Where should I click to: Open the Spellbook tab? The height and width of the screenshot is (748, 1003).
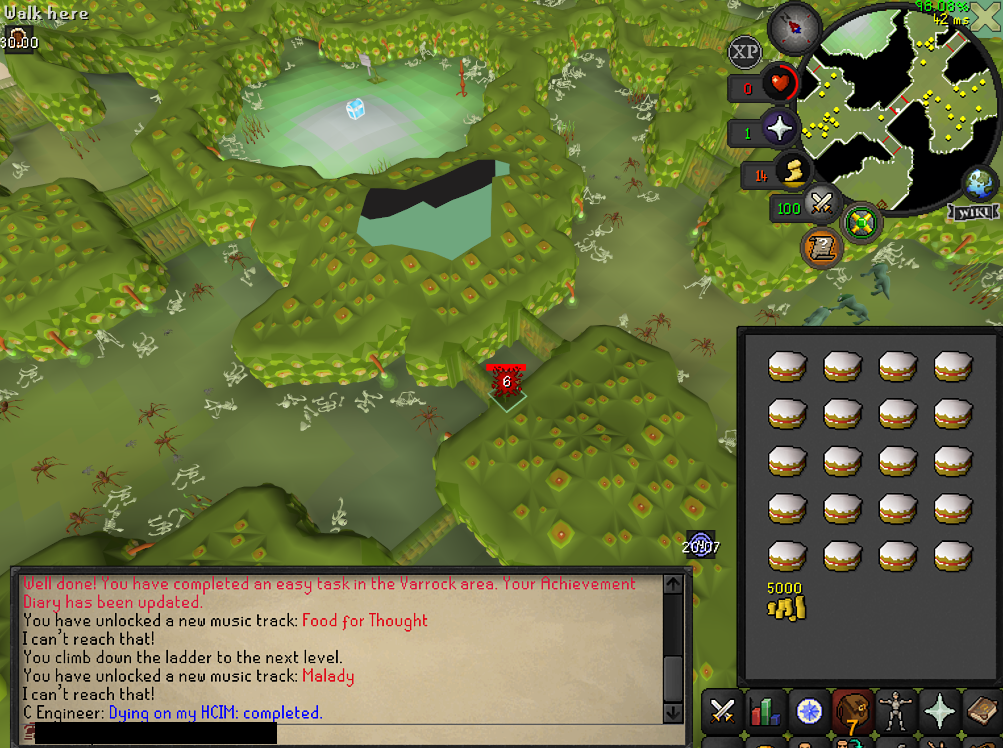(982, 711)
